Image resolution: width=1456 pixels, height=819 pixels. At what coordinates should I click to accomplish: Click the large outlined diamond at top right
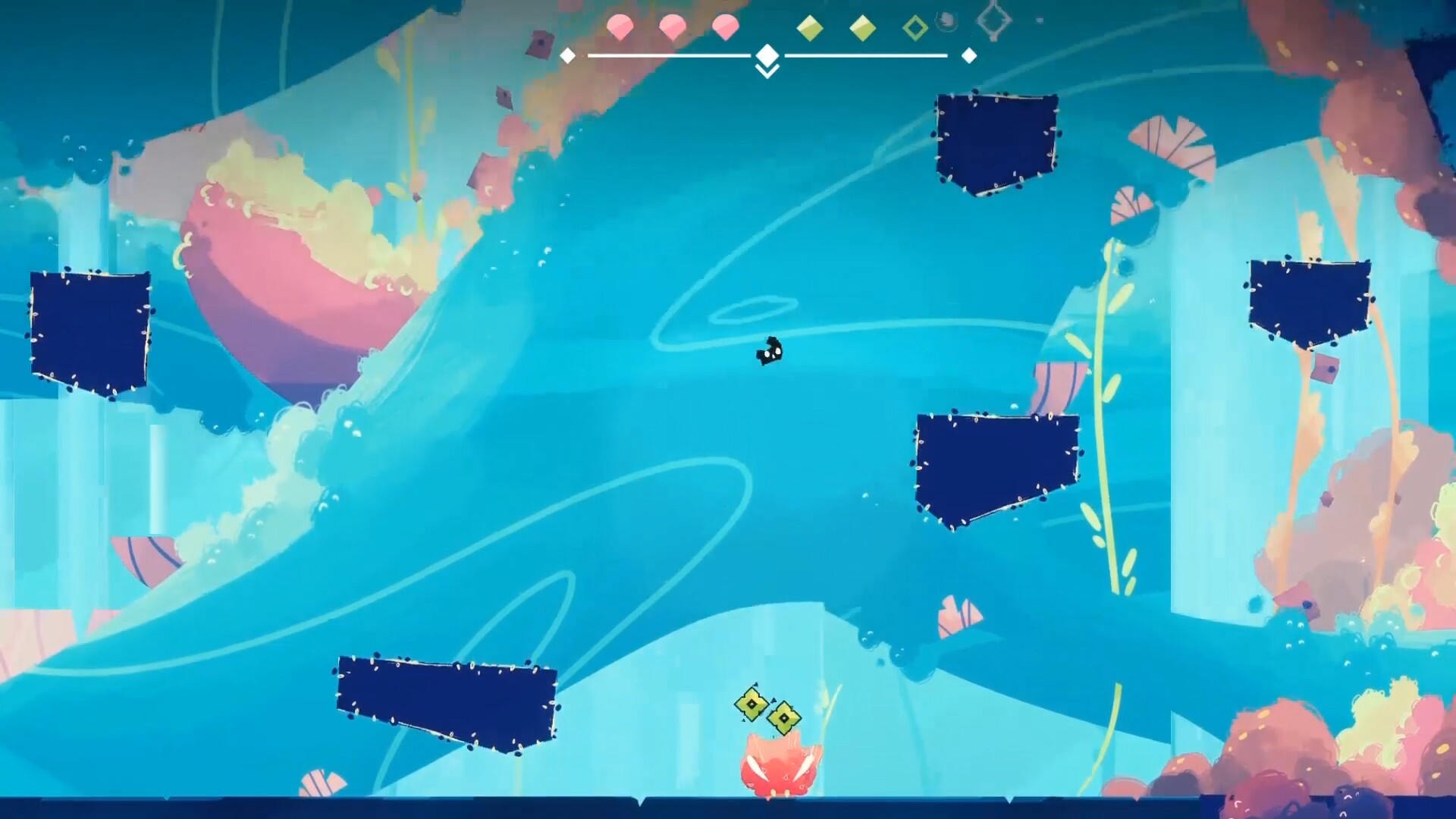coord(995,20)
